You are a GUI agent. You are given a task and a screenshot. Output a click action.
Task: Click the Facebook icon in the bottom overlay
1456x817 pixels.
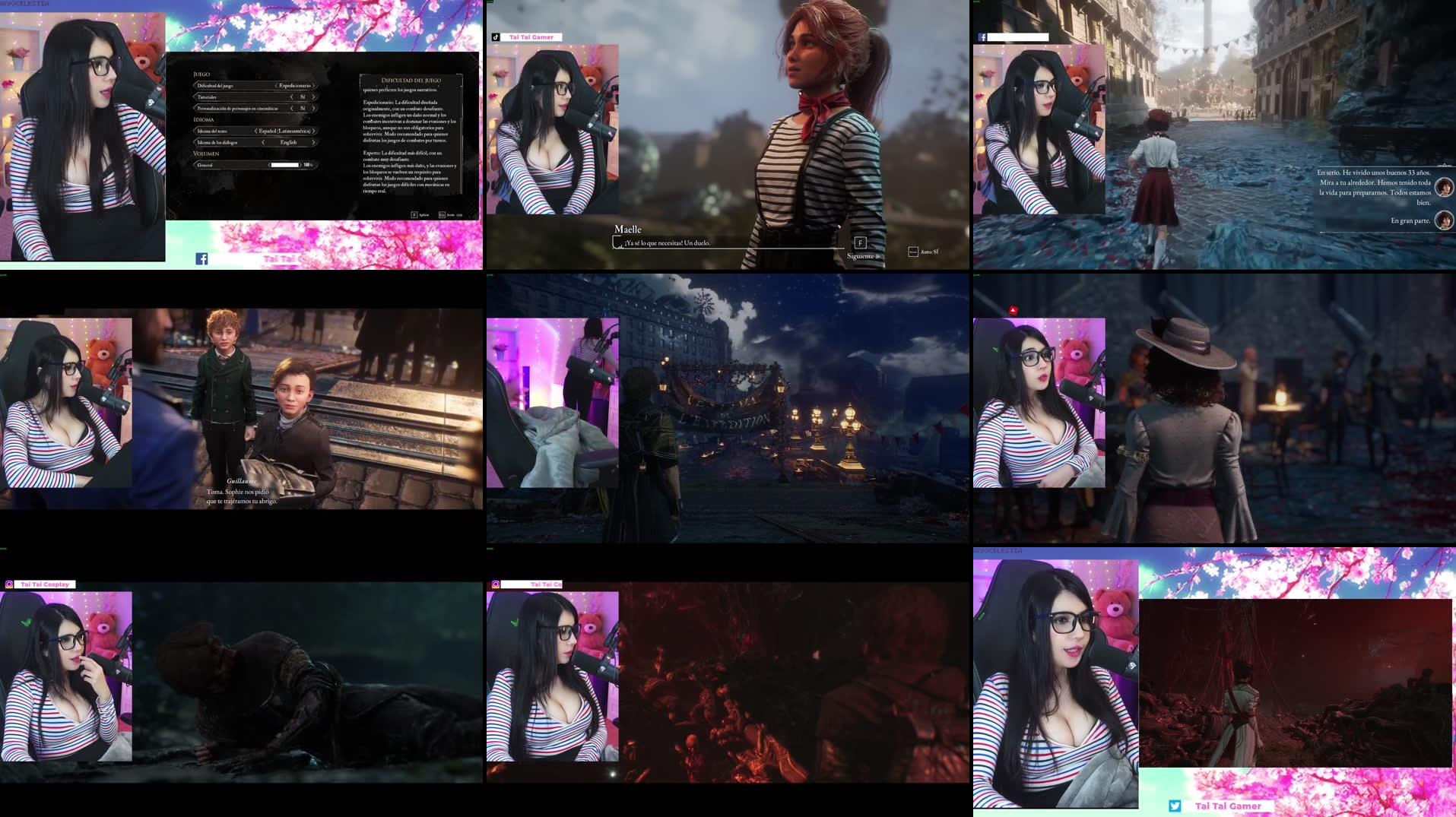click(x=201, y=258)
